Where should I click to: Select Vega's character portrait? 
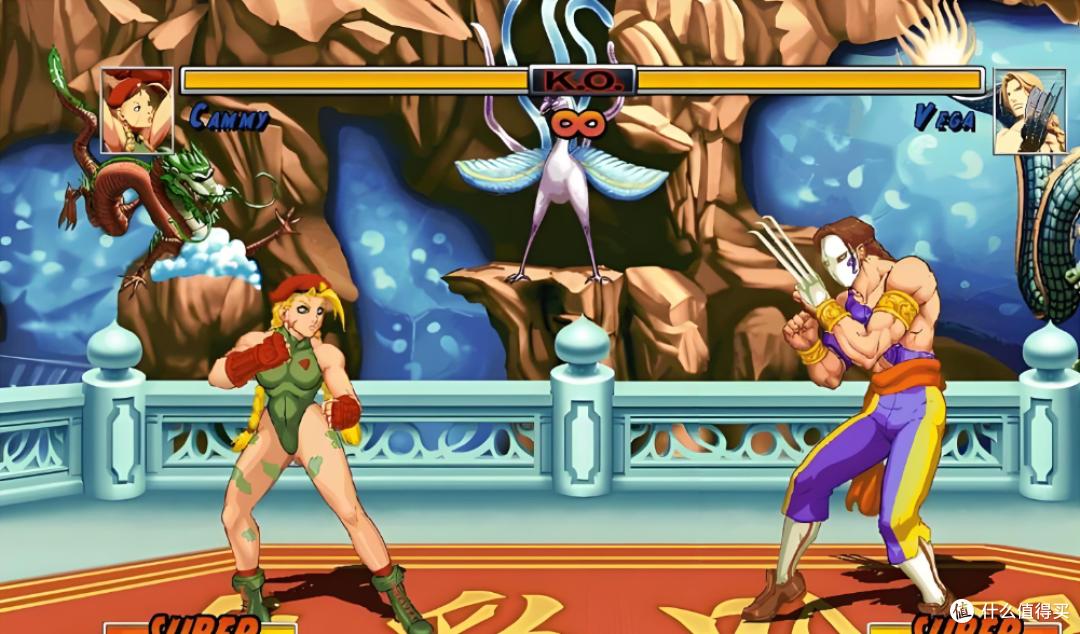(x=1029, y=112)
